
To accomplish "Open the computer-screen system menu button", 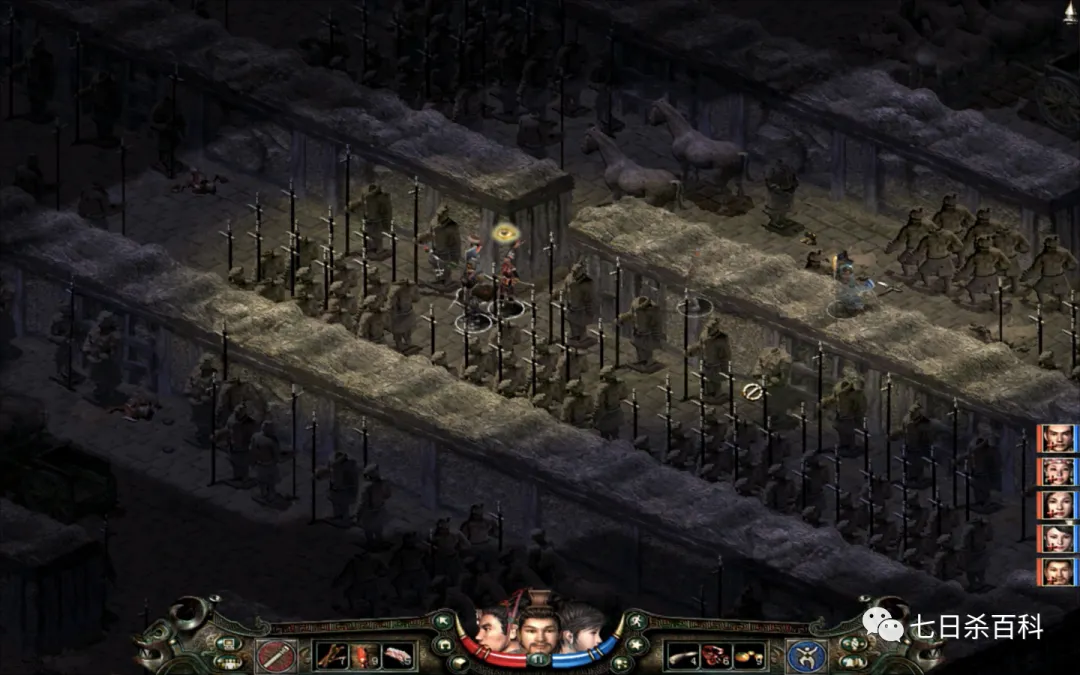I will (x=228, y=644).
